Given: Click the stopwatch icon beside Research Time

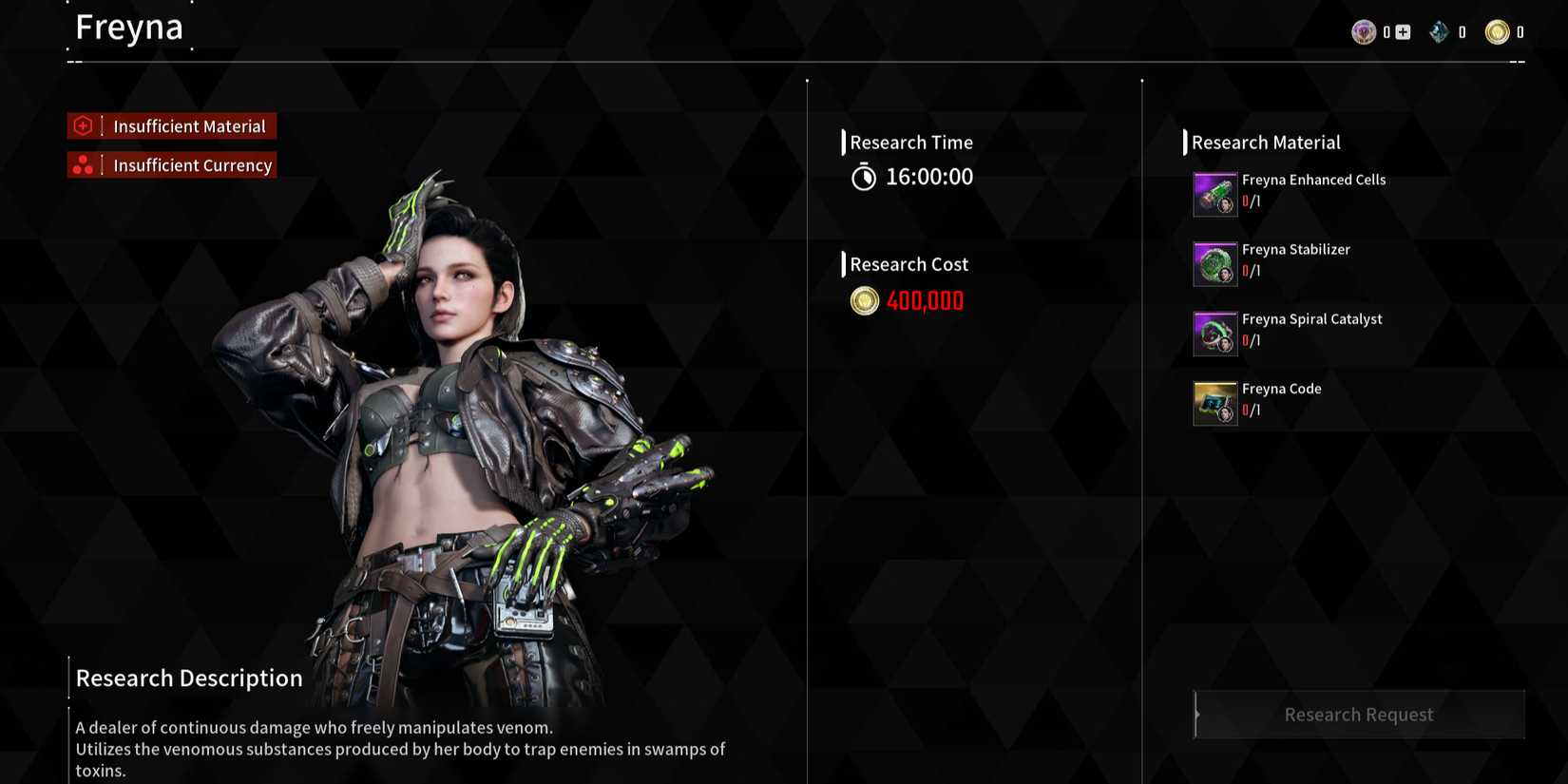Looking at the screenshot, I should [x=863, y=176].
